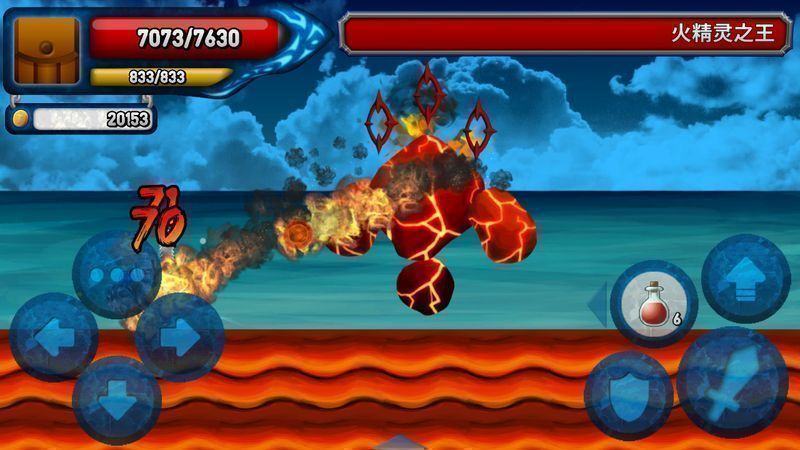Tap the right arrow movement button

coord(179,337)
